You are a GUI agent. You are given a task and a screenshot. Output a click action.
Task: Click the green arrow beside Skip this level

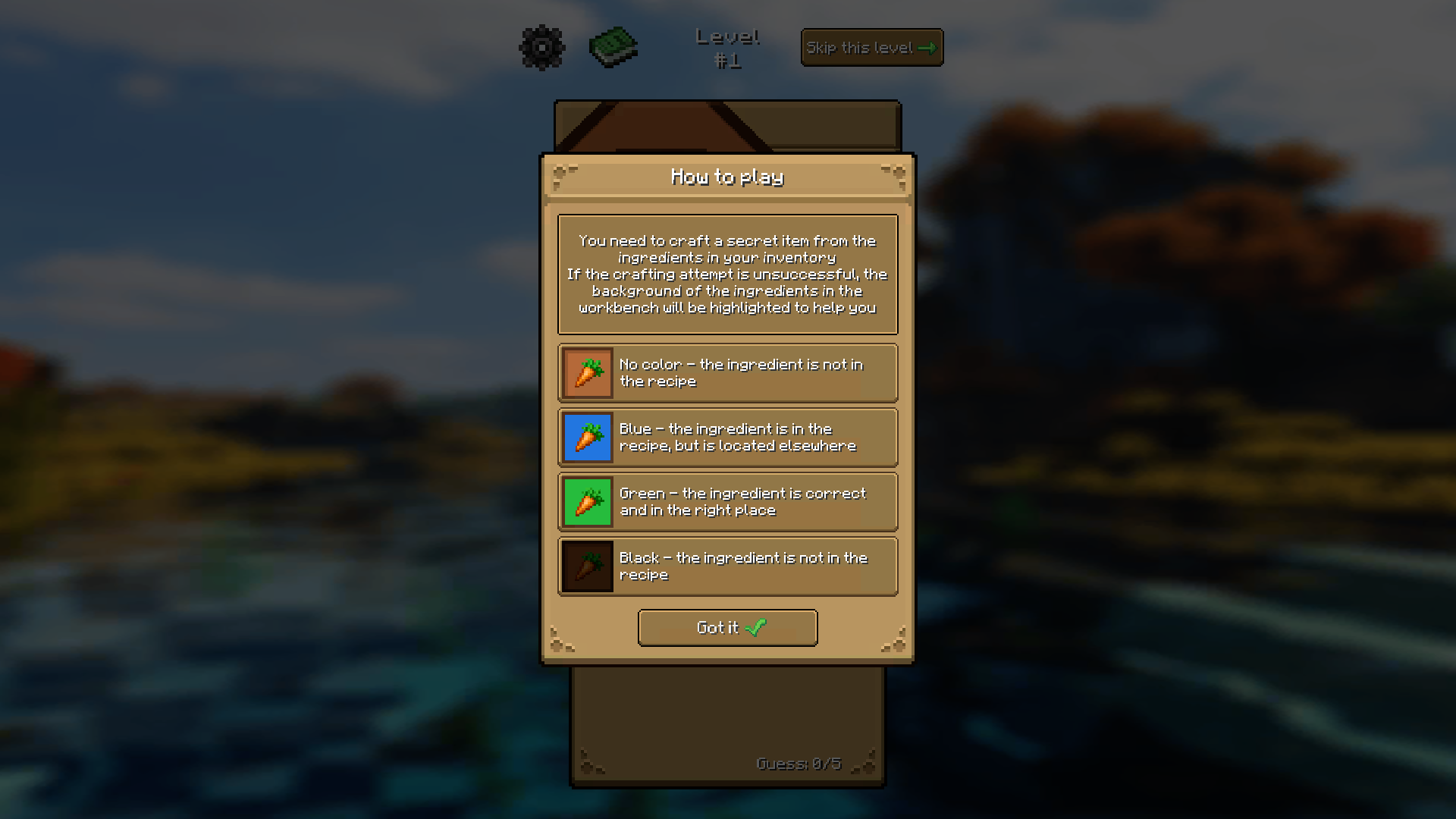coord(928,47)
